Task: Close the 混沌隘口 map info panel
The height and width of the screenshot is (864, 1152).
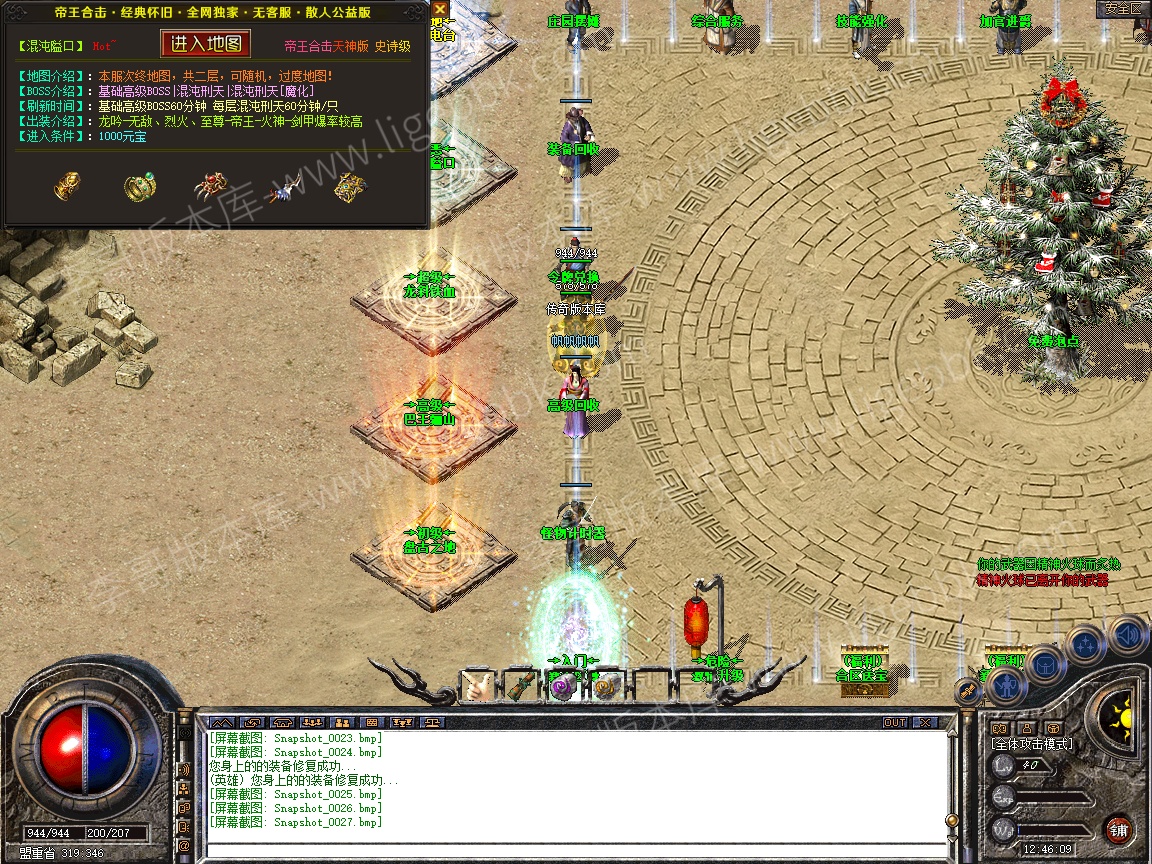Action: pyautogui.click(x=440, y=9)
